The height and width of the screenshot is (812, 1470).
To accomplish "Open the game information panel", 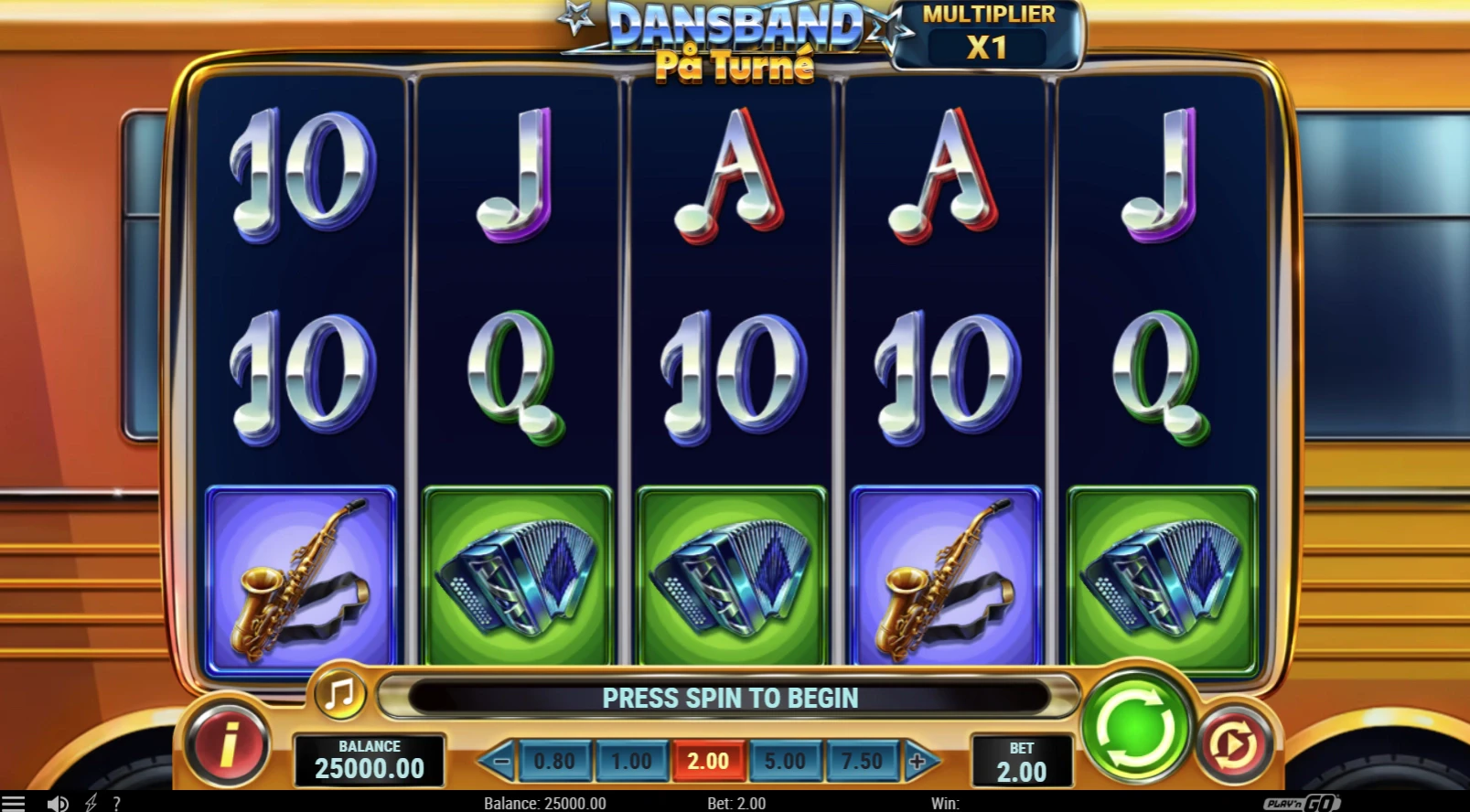I will [229, 745].
